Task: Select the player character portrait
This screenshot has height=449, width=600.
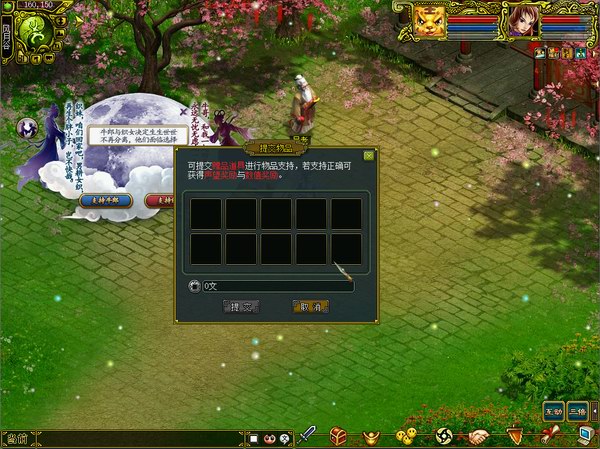Action: [x=520, y=21]
